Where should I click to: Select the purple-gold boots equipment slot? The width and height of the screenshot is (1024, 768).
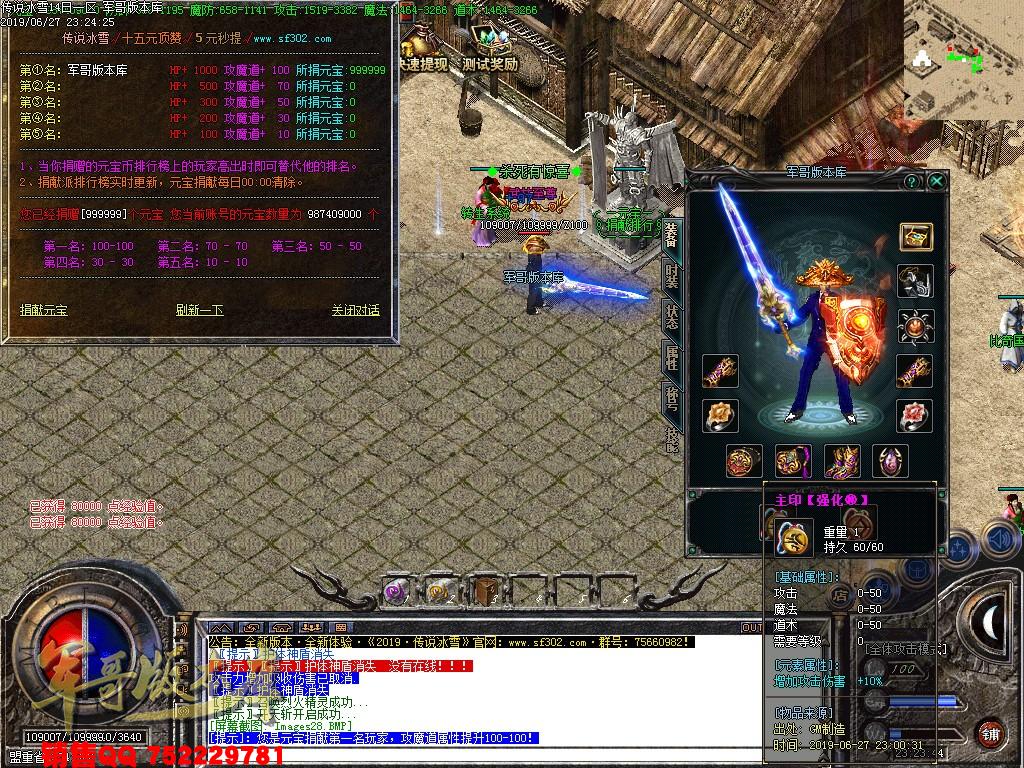click(842, 461)
